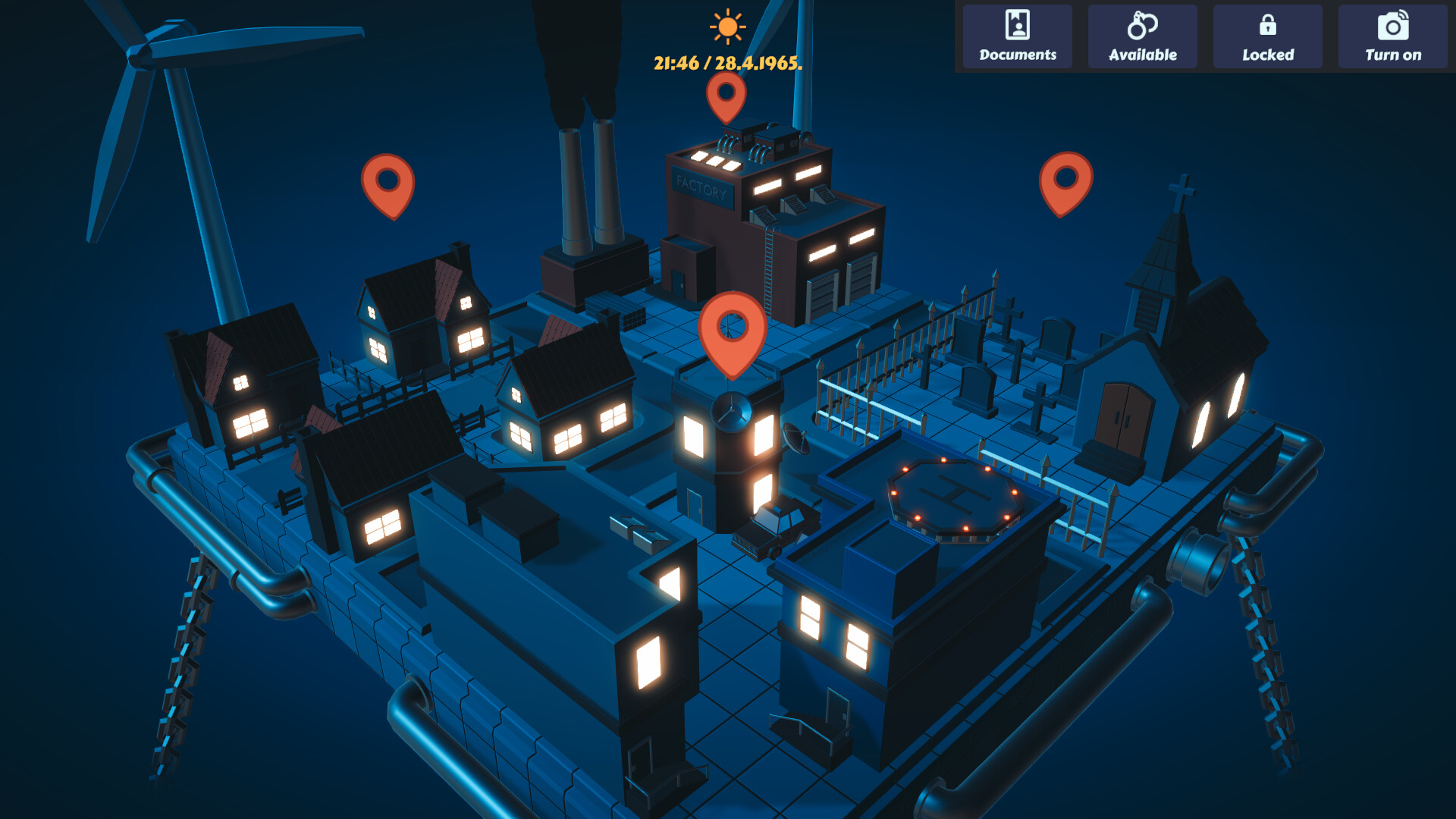Screen dimensions: 1456x819
Task: Enable cameras with the Turn on toggle
Action: (x=1392, y=36)
